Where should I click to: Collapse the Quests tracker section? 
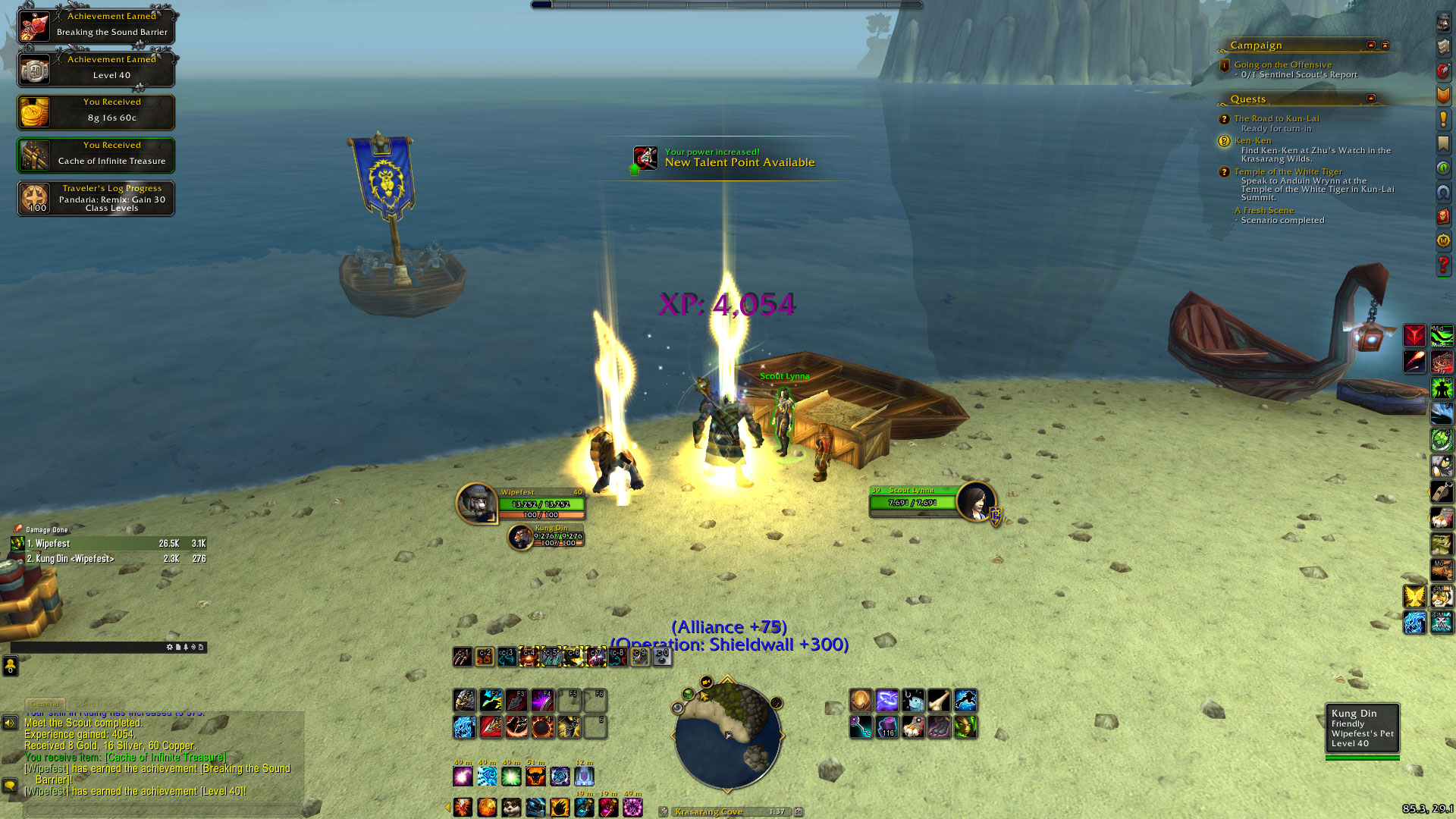(x=1371, y=99)
